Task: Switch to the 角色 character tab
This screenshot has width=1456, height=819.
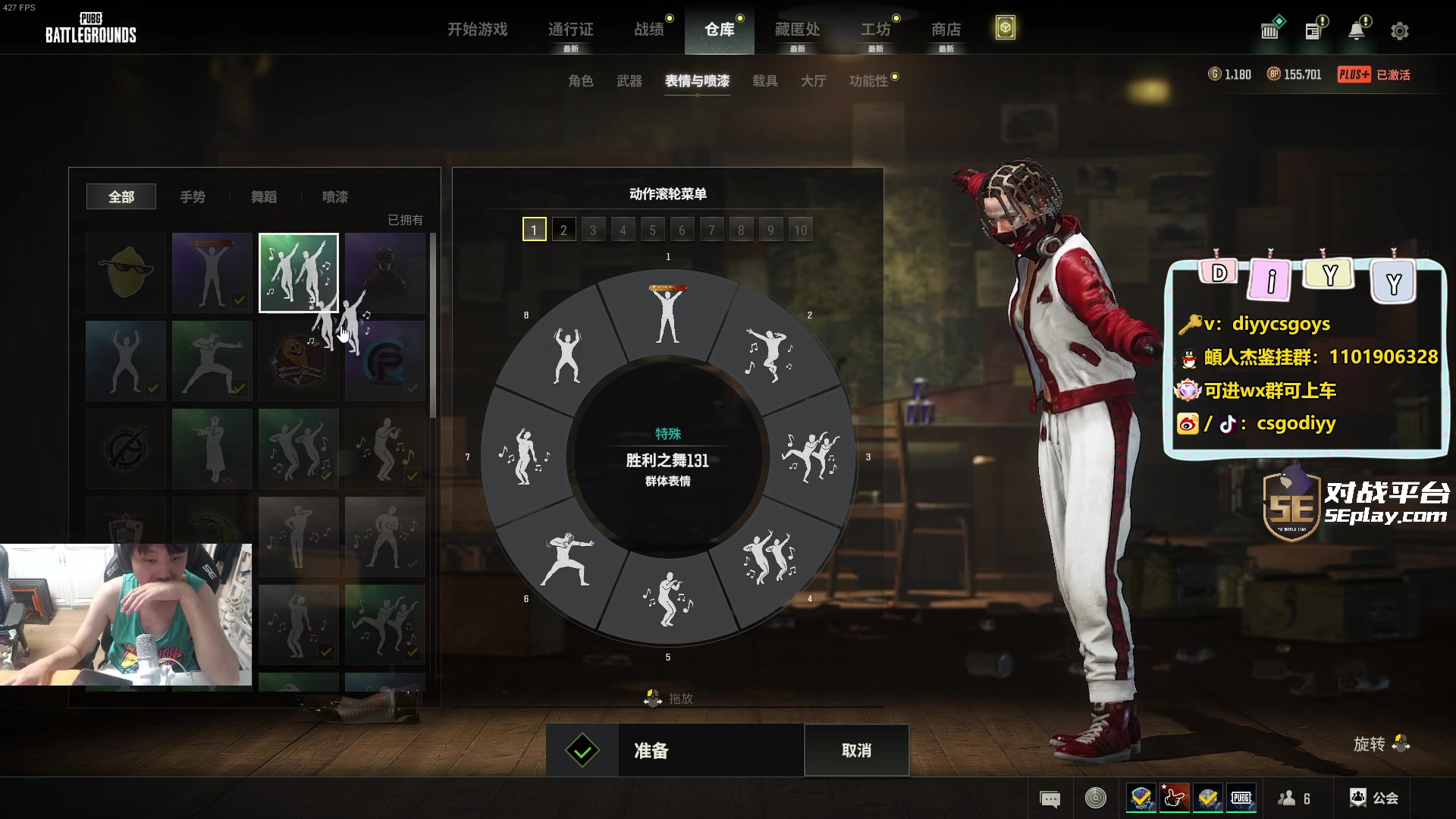Action: 580,81
